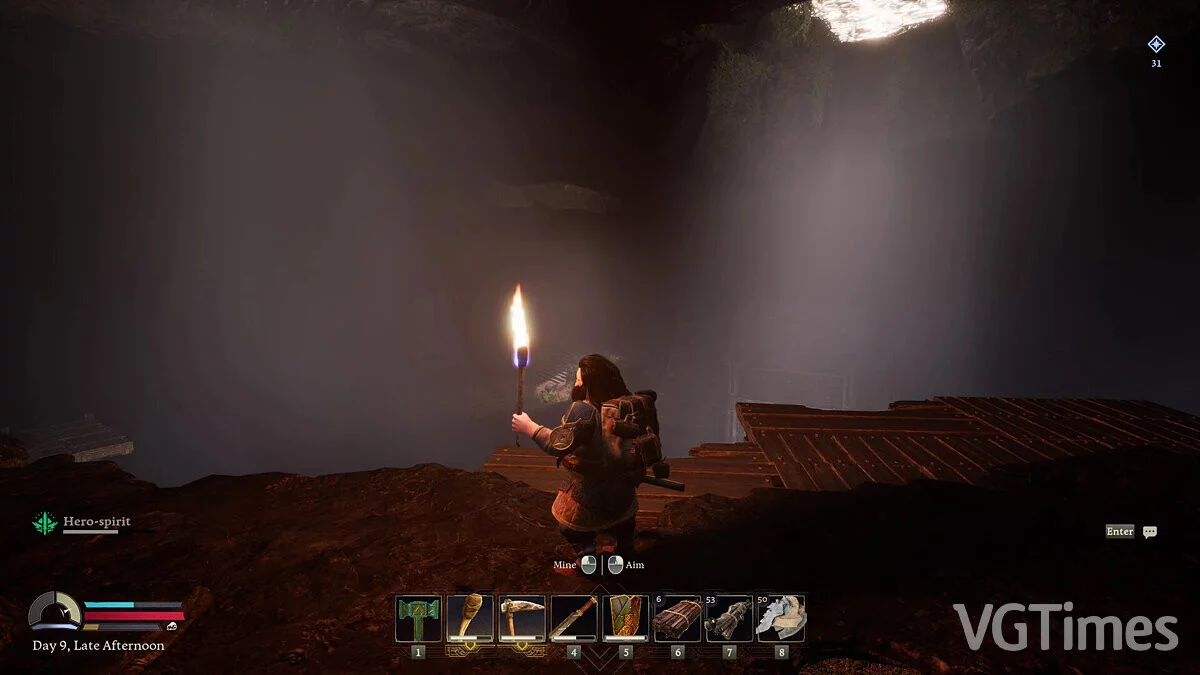Click the green Hero-spirit buff icon
1200x675 pixels.
point(45,523)
